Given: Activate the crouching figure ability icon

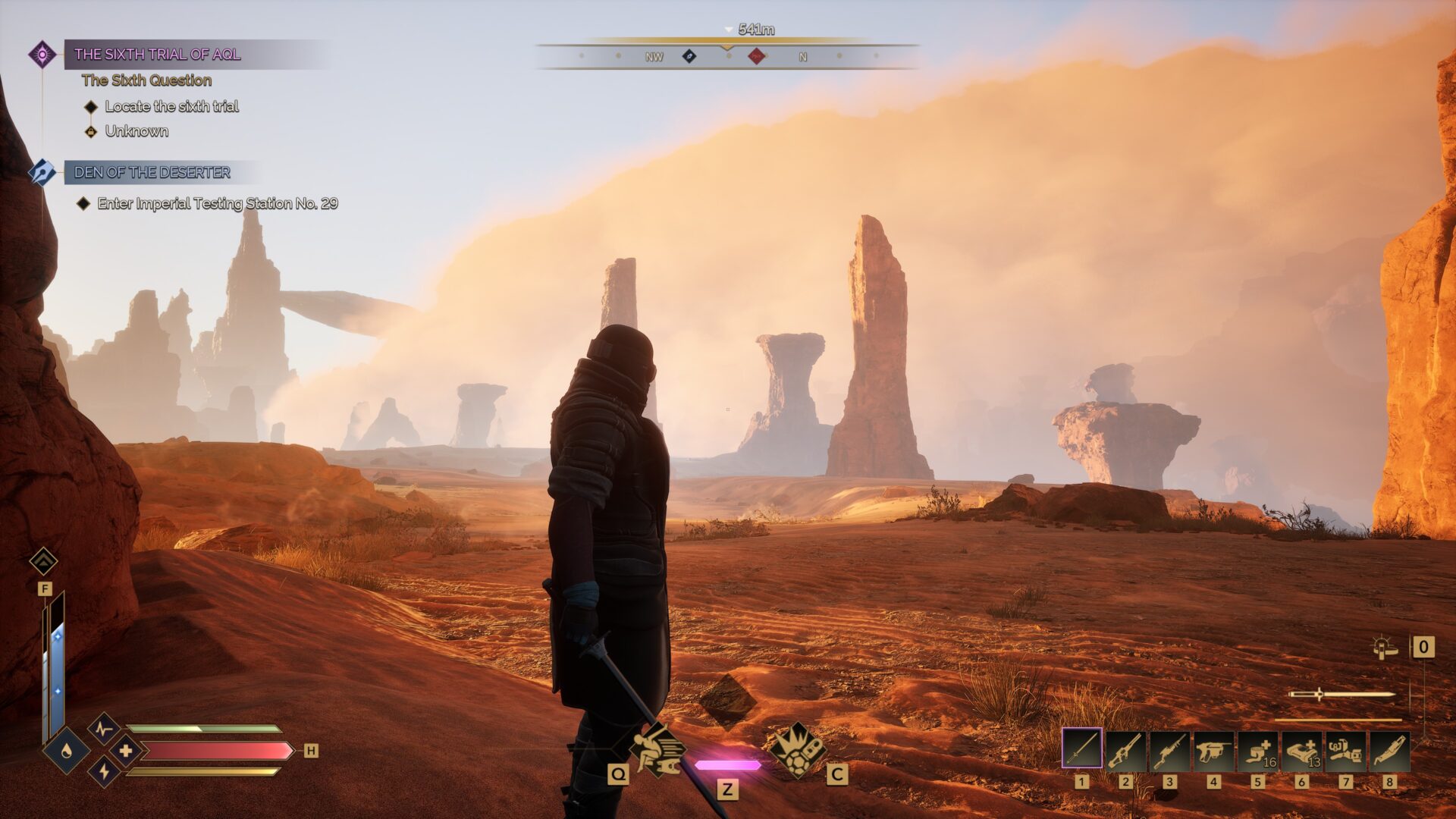Looking at the screenshot, I should 657,749.
